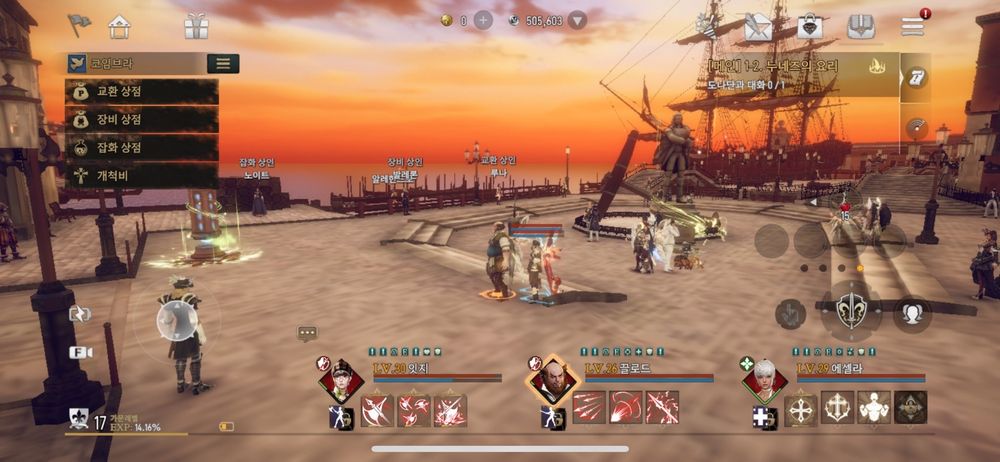Select the 잇지 character portrait
This screenshot has height=462, width=1000.
pyautogui.click(x=340, y=380)
